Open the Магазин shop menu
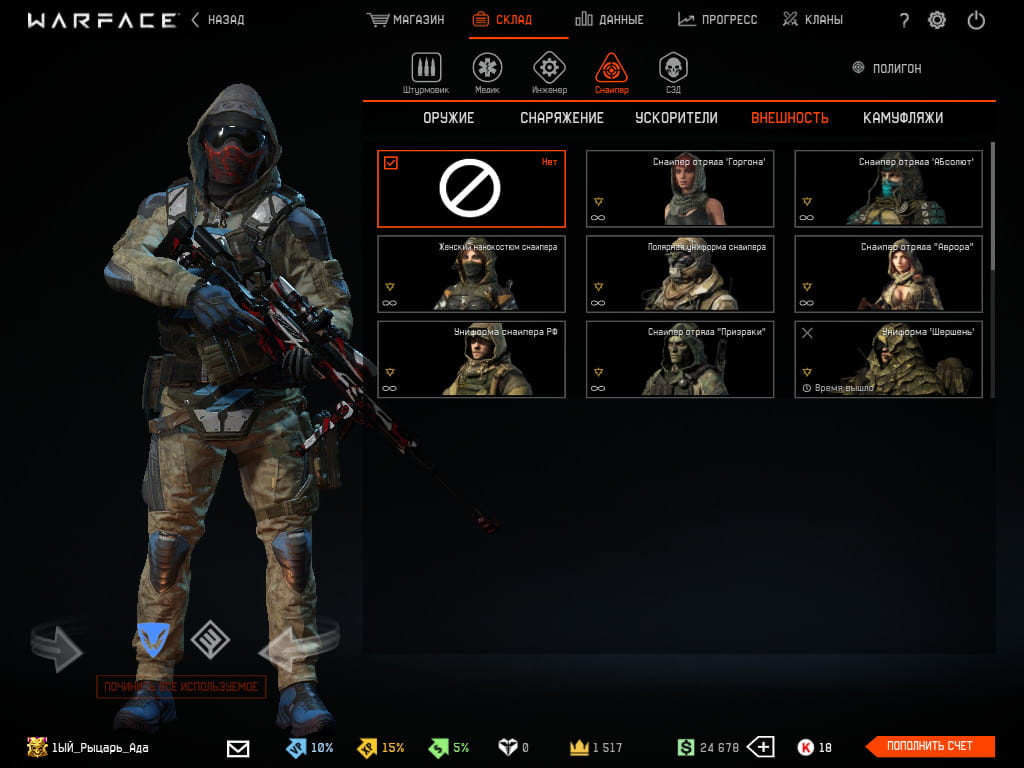The height and width of the screenshot is (768, 1024). point(406,20)
